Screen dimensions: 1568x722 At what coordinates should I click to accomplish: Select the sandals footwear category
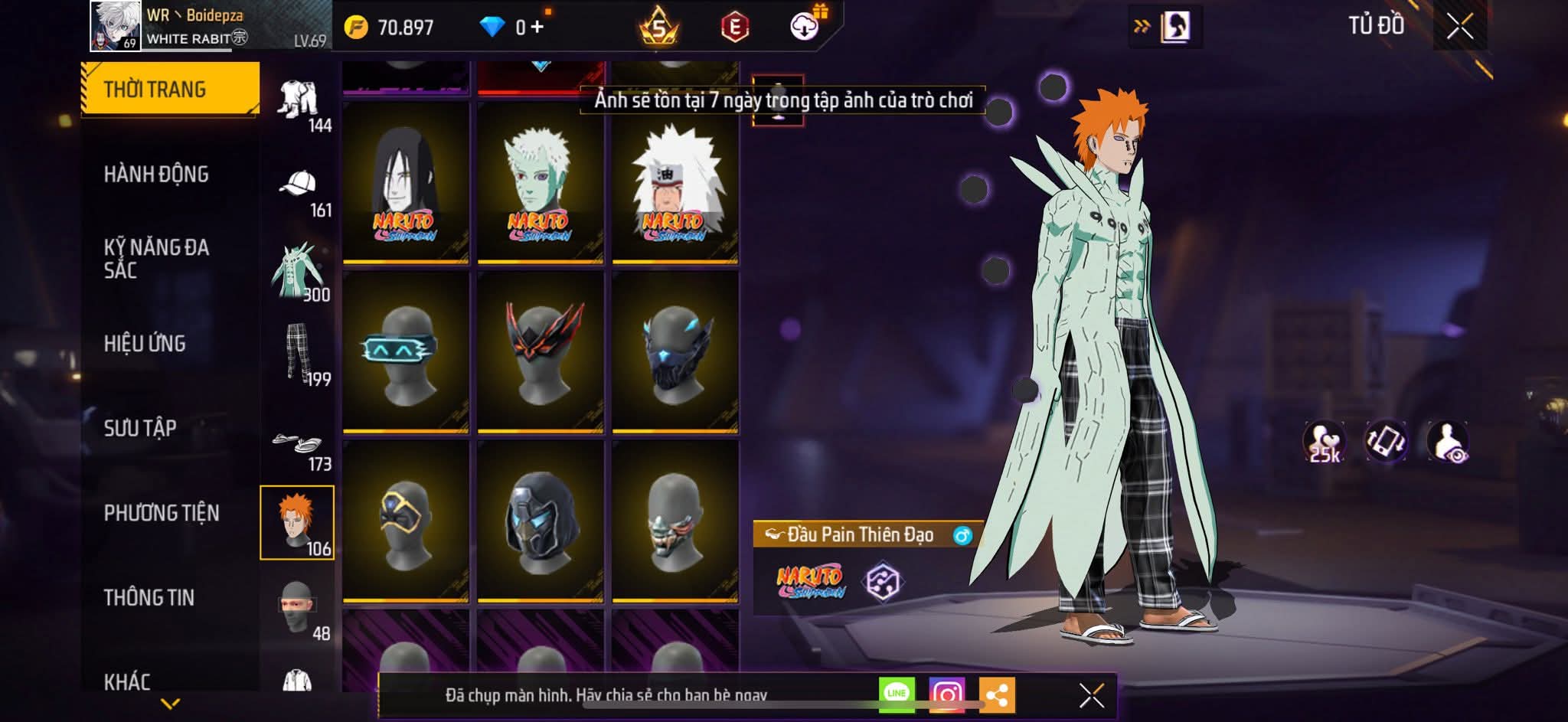(x=299, y=447)
